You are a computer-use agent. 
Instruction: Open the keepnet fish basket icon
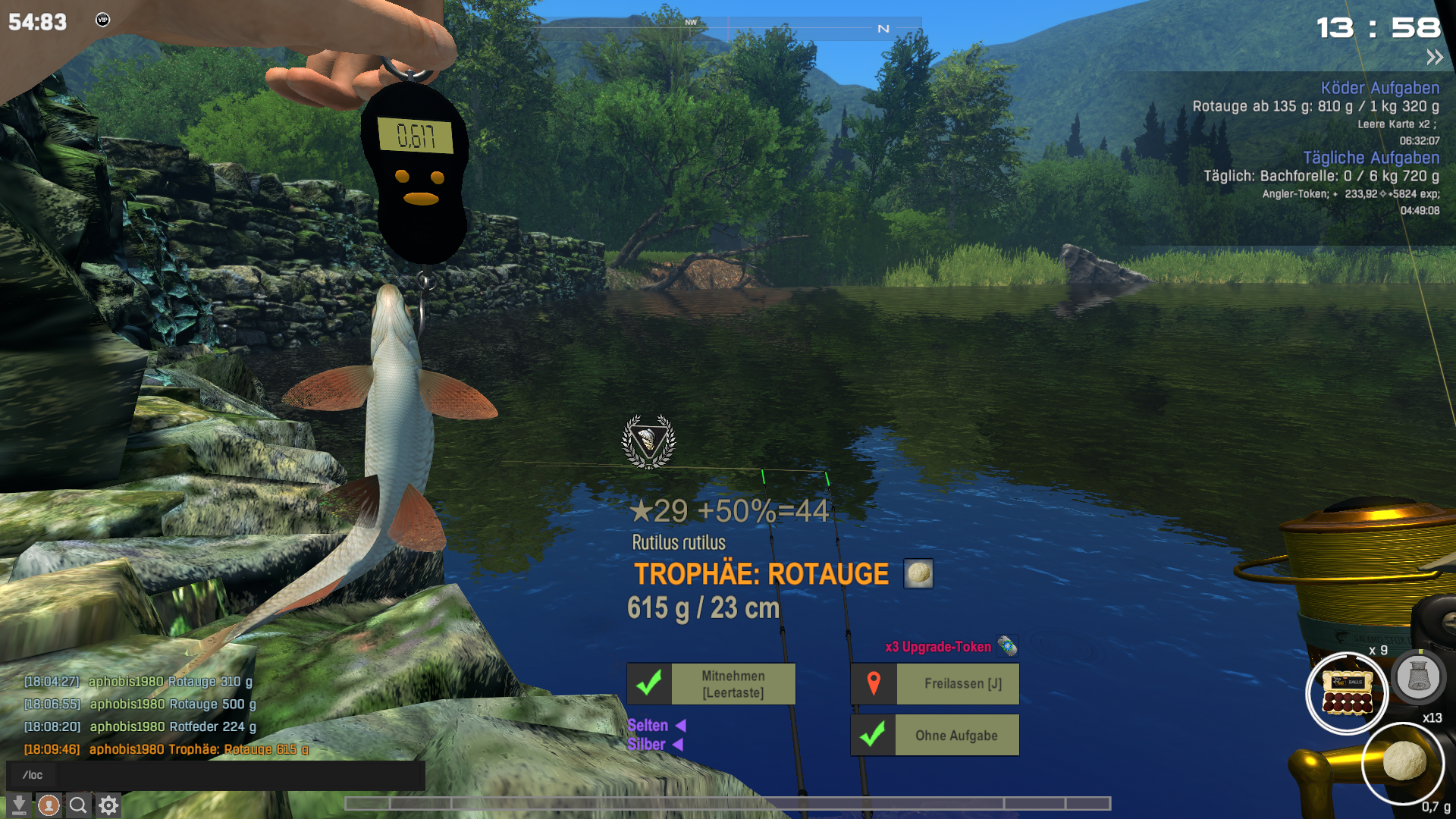coord(1418,676)
